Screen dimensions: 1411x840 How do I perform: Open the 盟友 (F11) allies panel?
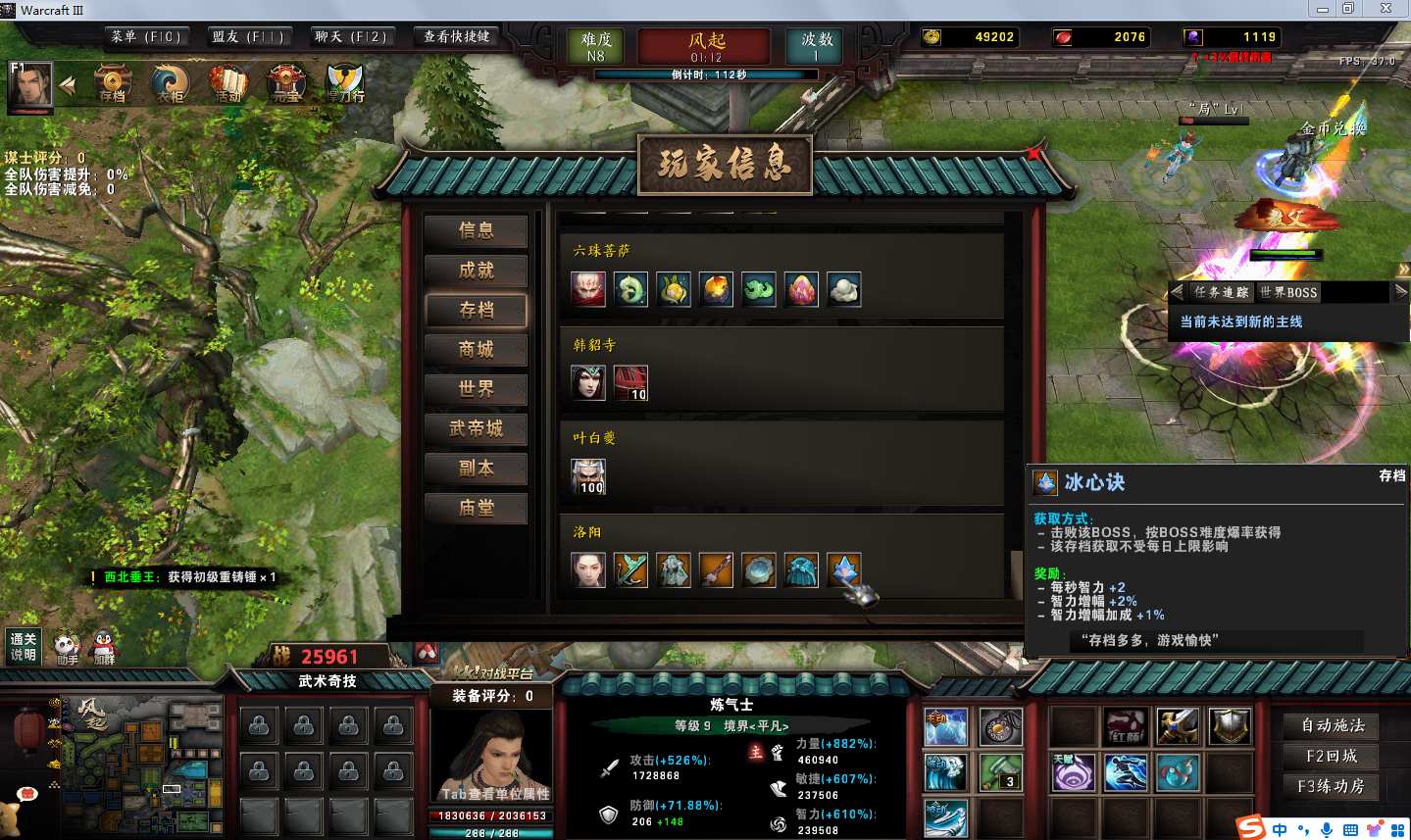click(x=247, y=37)
